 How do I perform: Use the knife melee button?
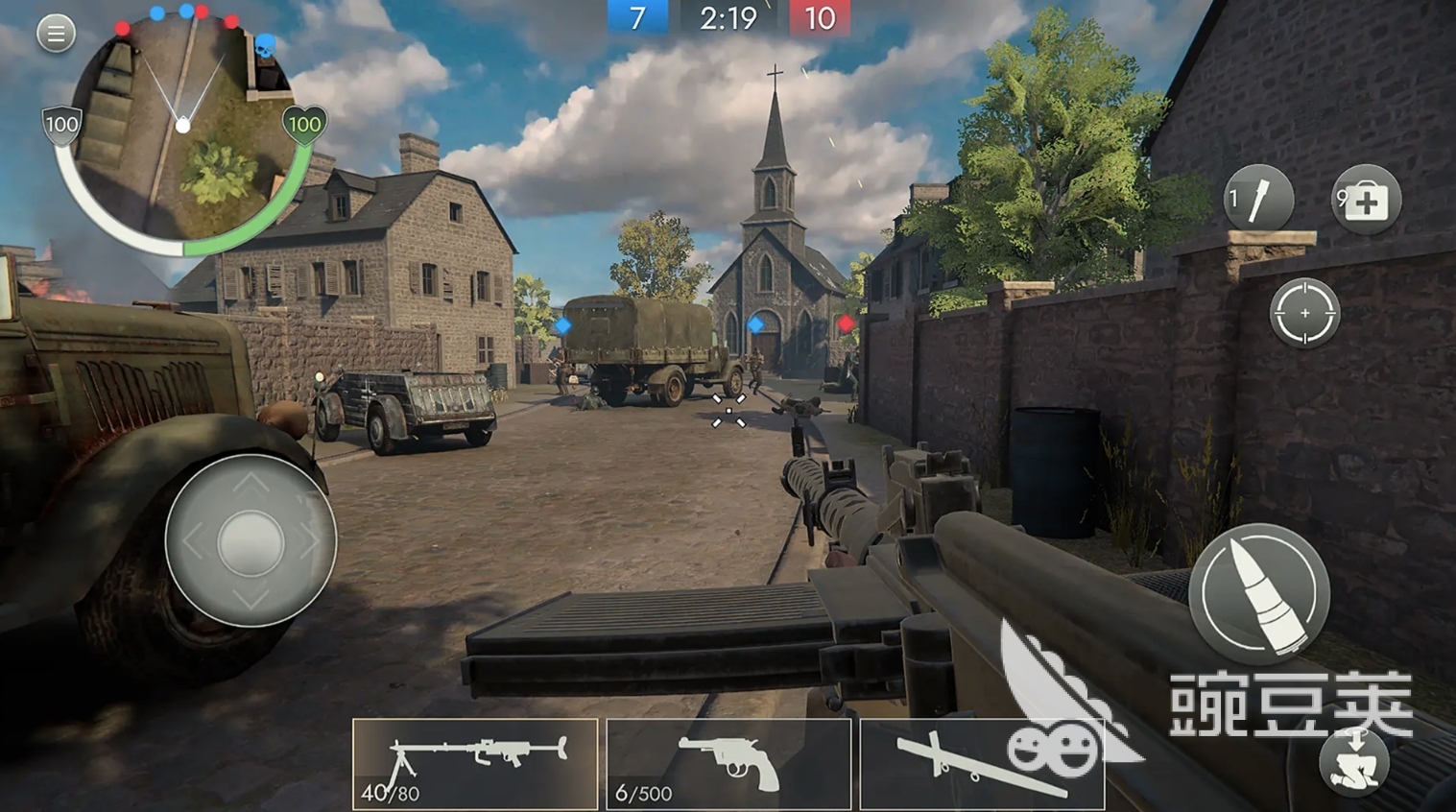point(1258,199)
